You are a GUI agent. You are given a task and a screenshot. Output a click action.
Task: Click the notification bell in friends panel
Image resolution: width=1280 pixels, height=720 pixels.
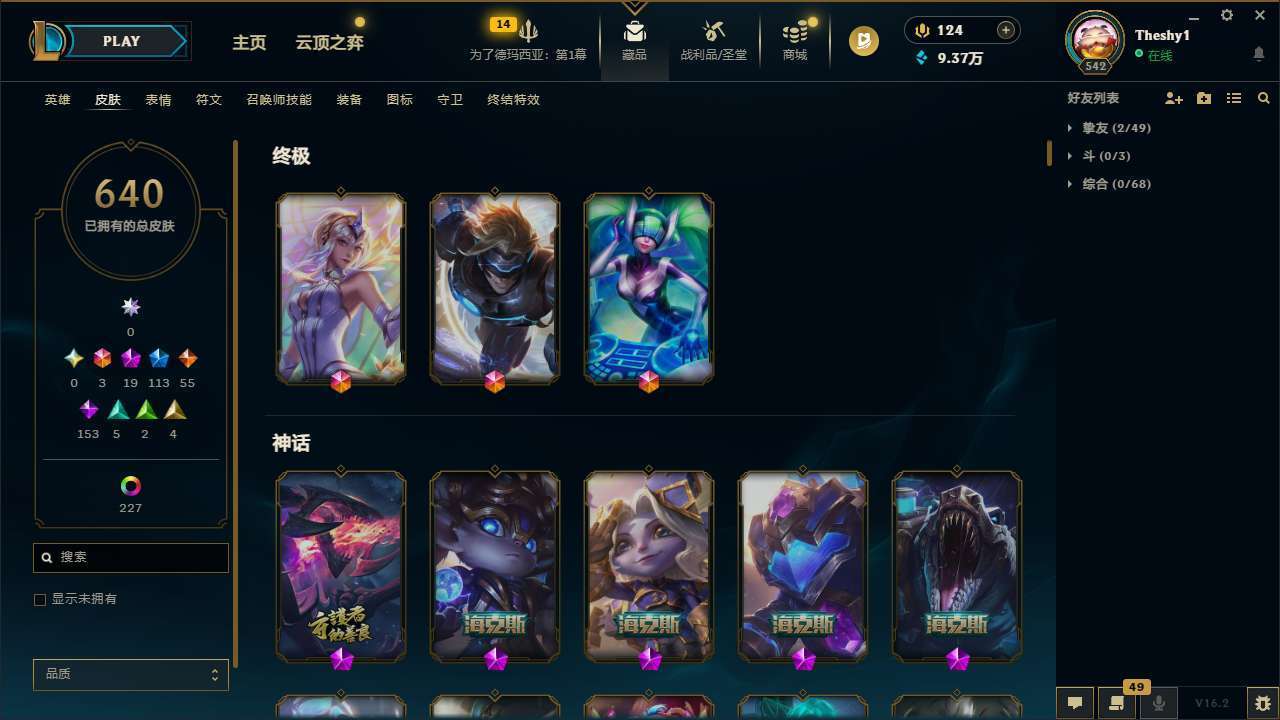tap(1258, 53)
